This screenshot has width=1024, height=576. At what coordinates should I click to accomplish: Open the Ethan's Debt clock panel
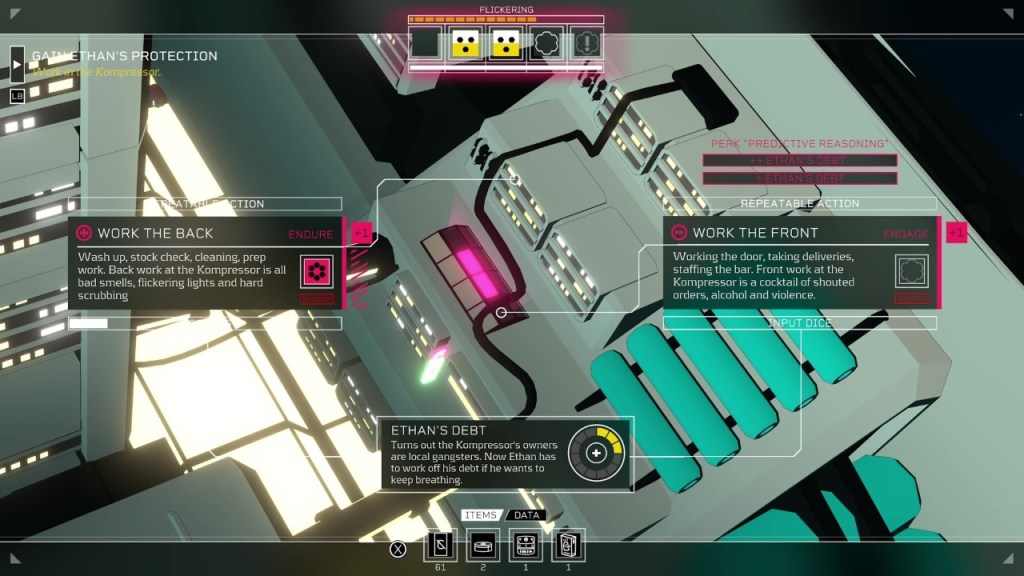(505, 453)
